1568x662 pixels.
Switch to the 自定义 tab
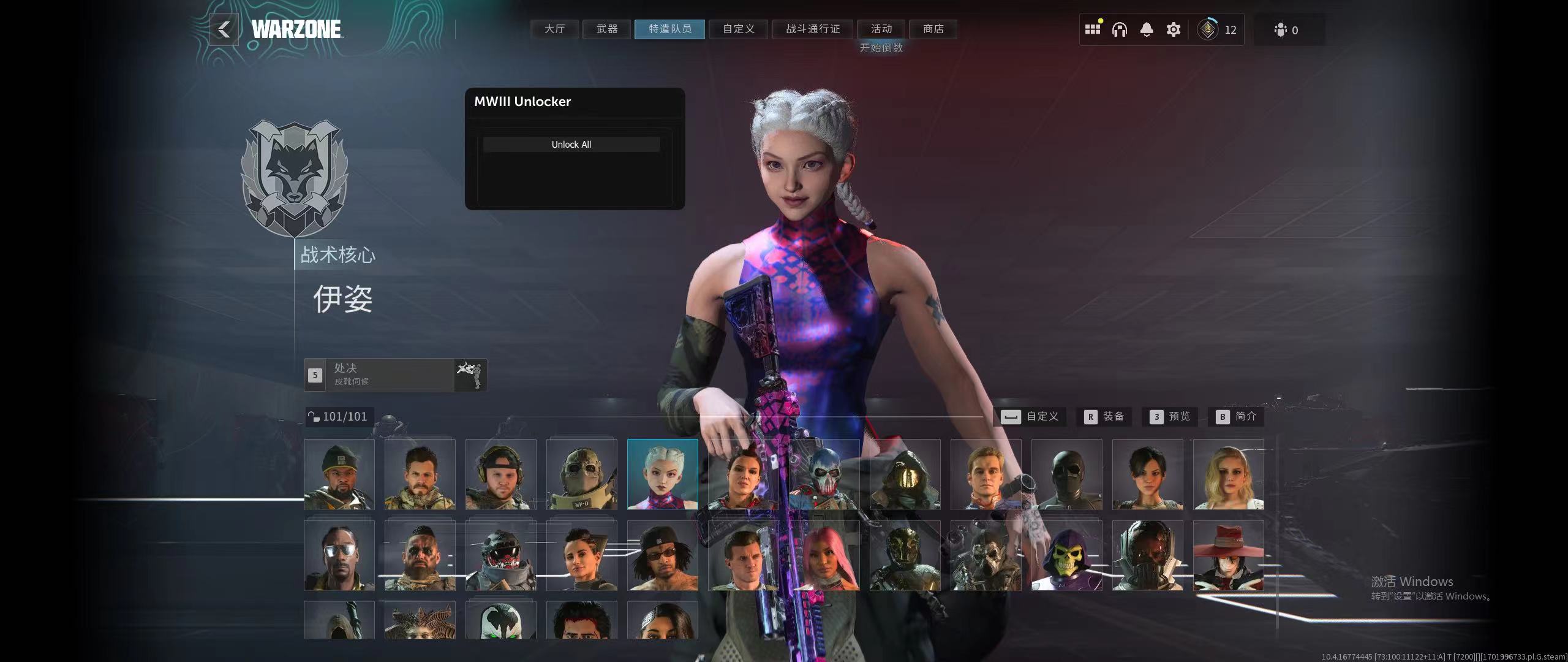tap(738, 29)
